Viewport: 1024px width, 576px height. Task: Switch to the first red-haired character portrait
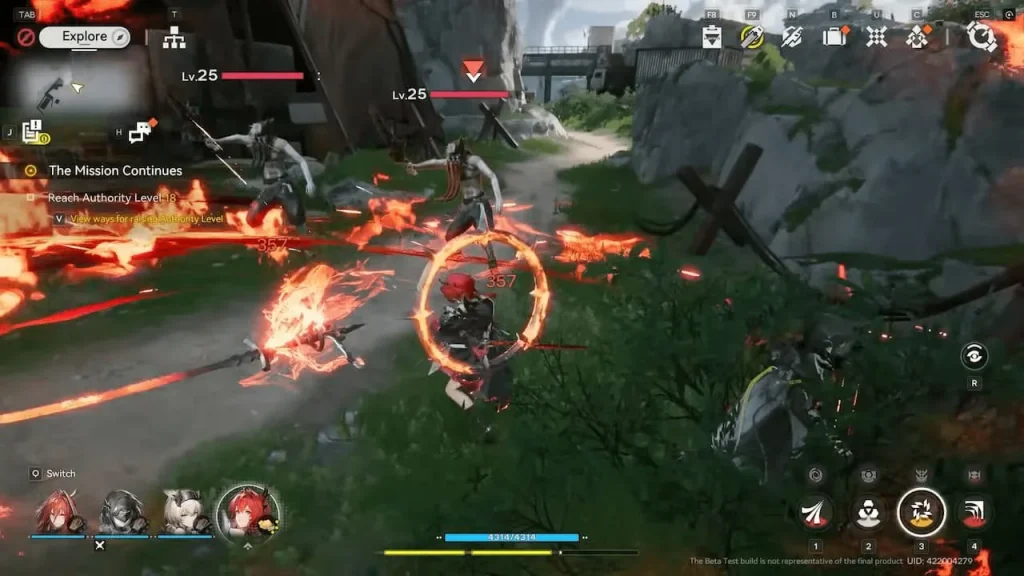click(56, 512)
